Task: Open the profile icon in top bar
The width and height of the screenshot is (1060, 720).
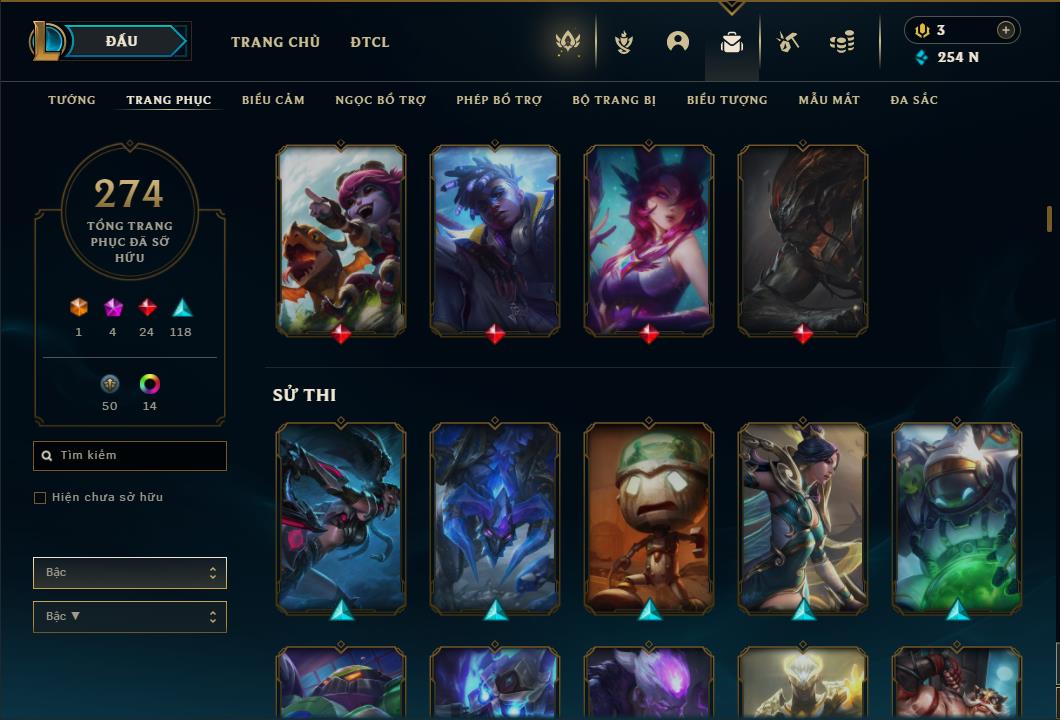Action: pyautogui.click(x=678, y=42)
